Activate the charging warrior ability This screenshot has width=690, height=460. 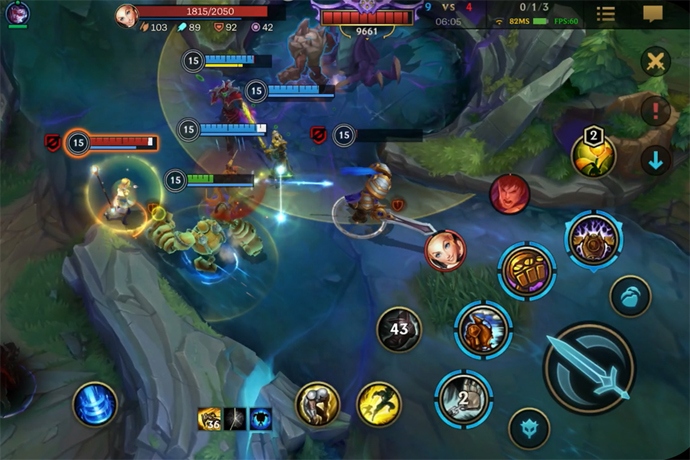pyautogui.click(x=483, y=329)
